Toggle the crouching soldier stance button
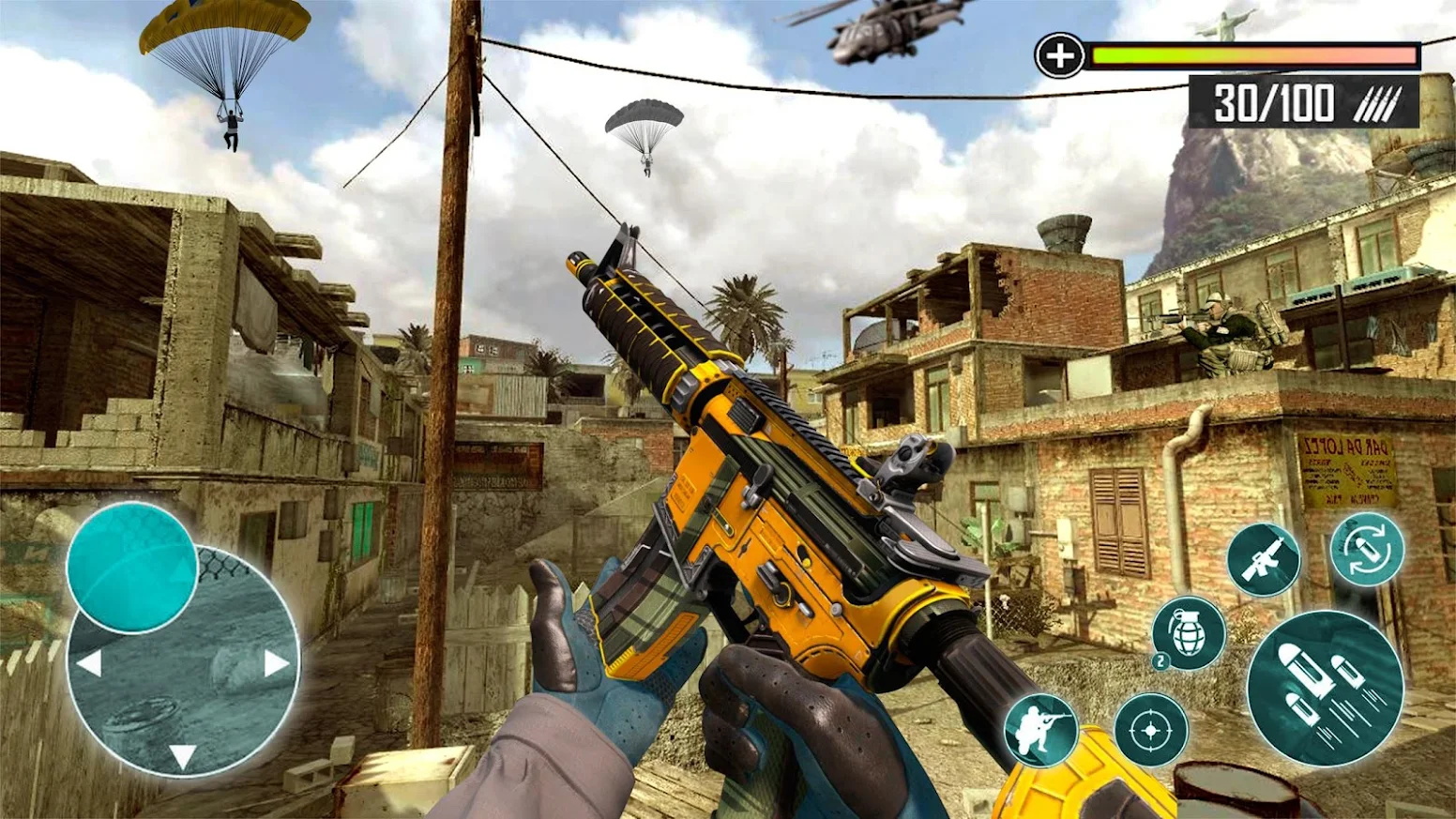1456x819 pixels. pos(1041,729)
